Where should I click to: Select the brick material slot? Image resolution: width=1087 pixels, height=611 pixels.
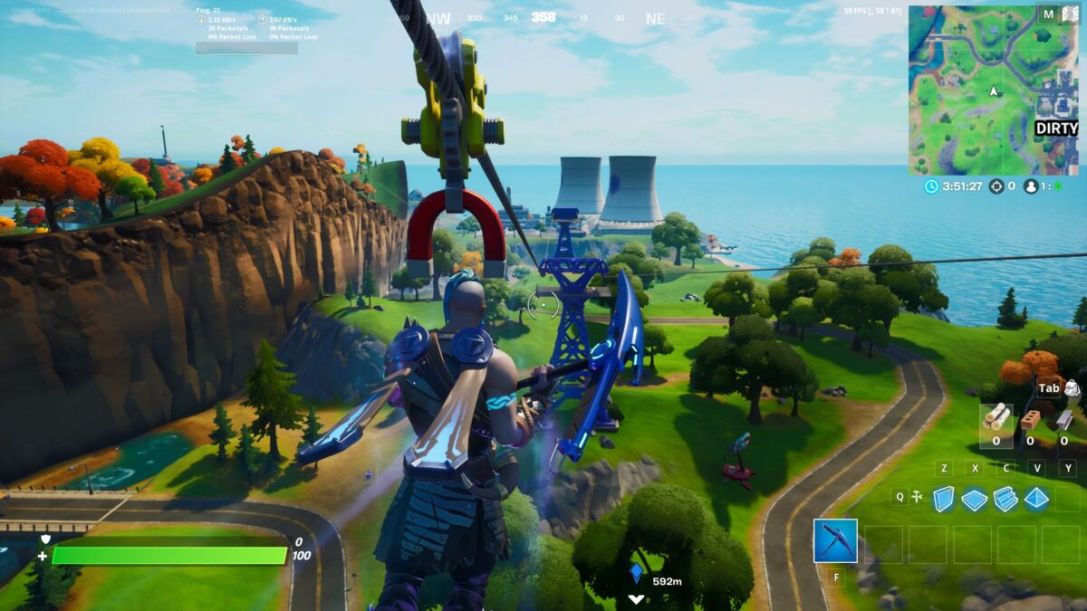click(1030, 419)
